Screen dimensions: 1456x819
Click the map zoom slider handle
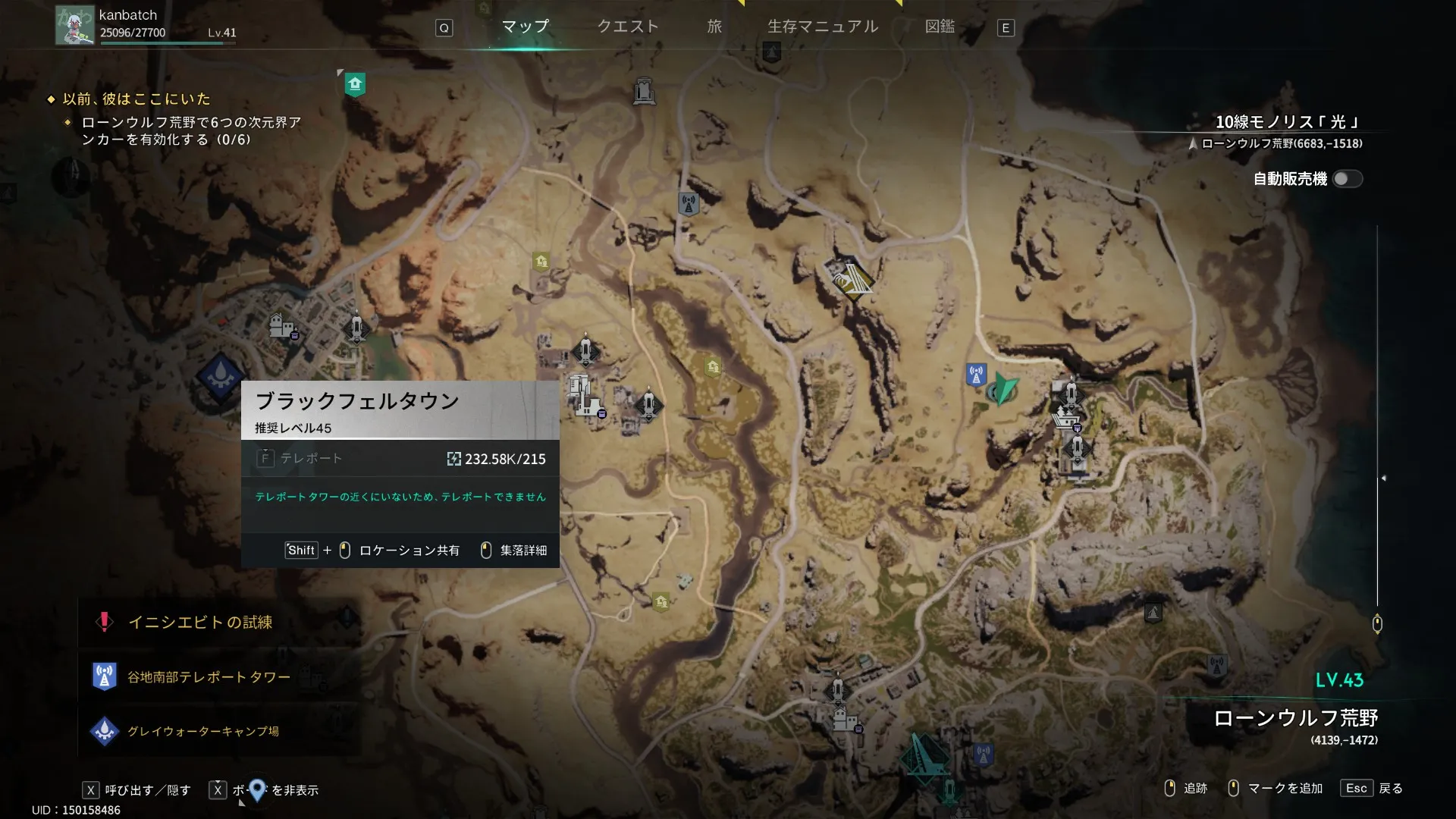(1377, 624)
